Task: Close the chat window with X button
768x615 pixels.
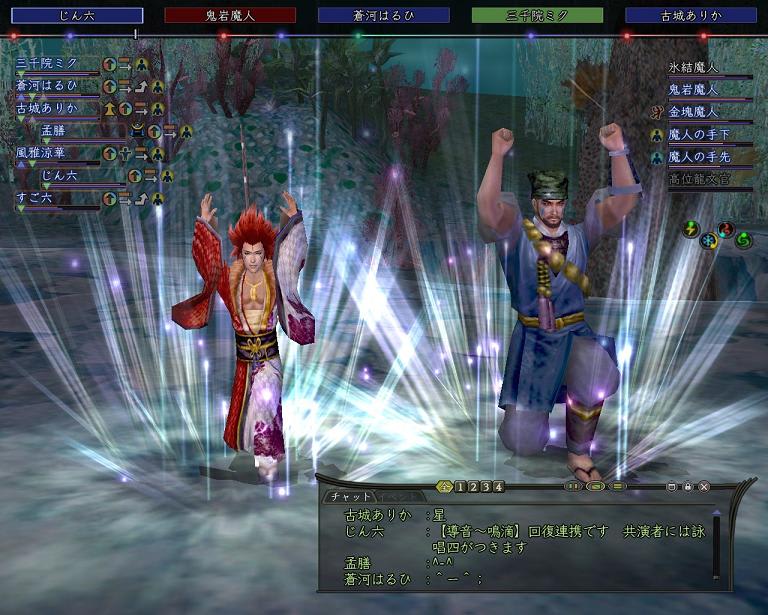Action: pyautogui.click(x=704, y=487)
